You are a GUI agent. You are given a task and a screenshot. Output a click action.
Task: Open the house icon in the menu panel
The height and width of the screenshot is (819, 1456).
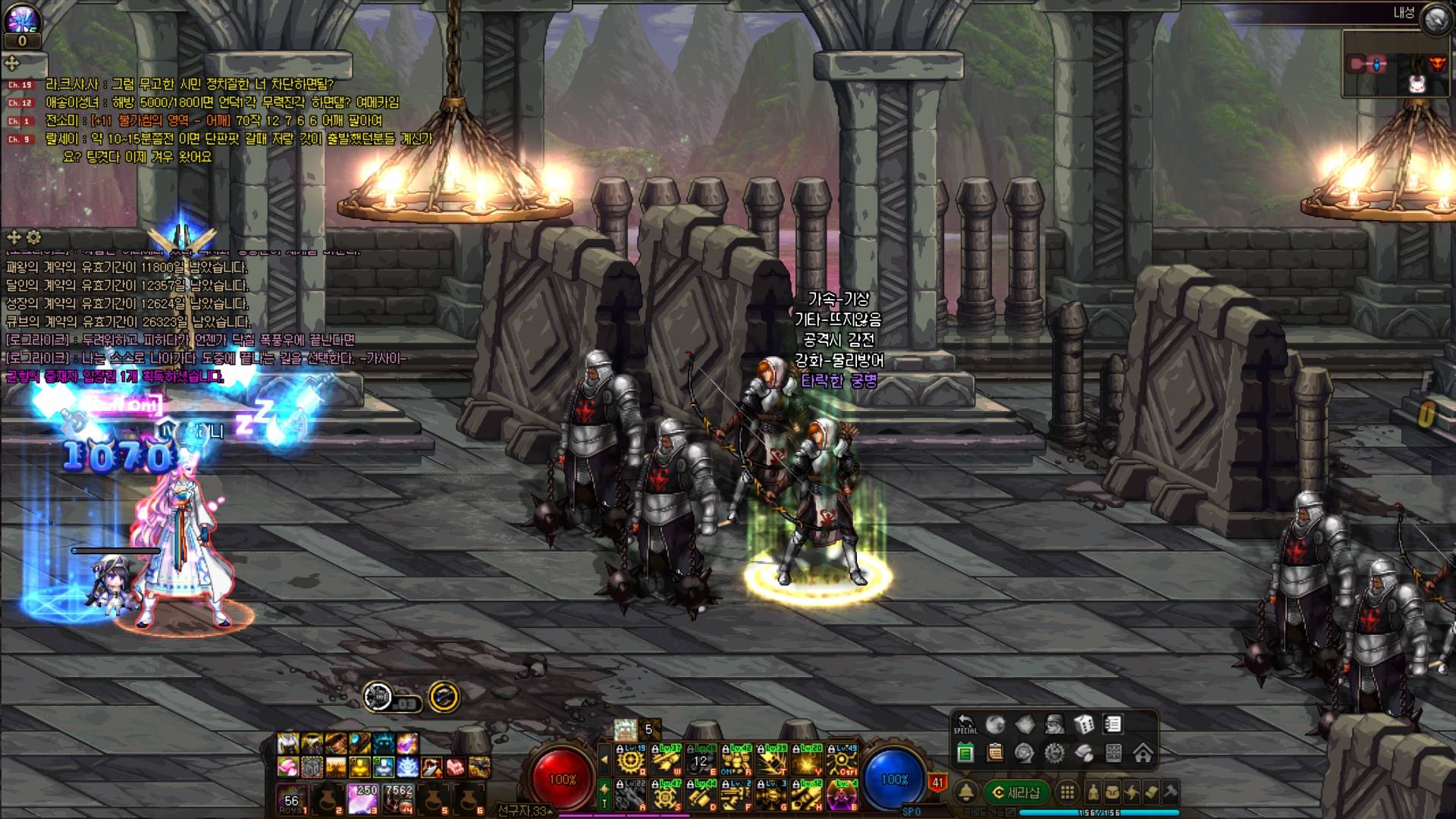point(1143,753)
